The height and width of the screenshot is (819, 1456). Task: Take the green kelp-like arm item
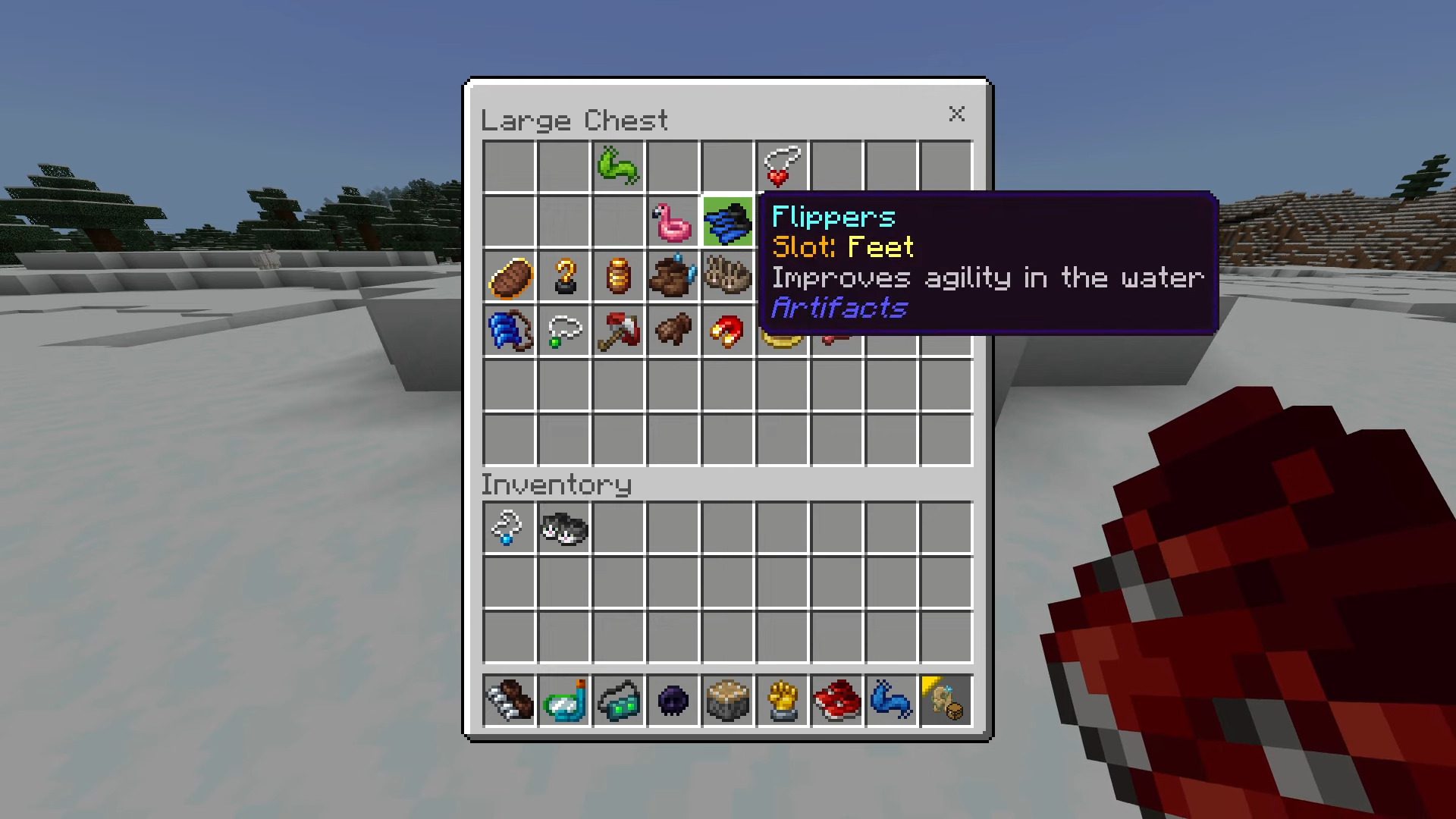click(x=618, y=166)
